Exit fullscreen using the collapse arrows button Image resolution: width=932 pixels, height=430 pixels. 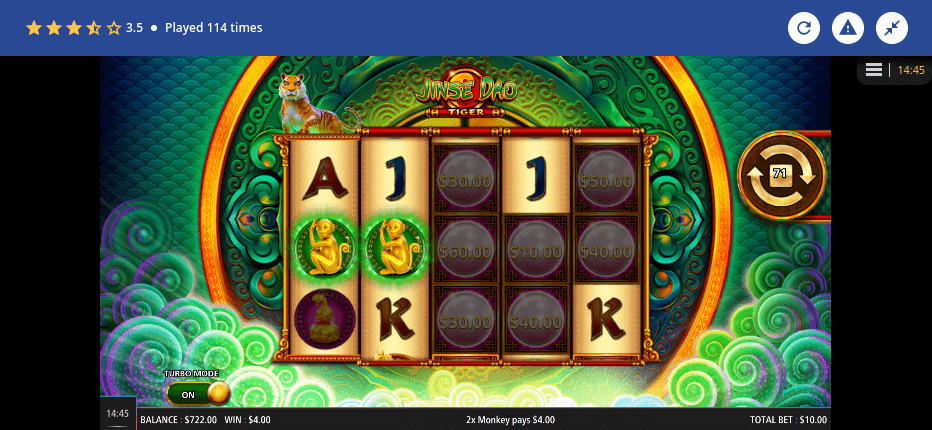coord(891,28)
